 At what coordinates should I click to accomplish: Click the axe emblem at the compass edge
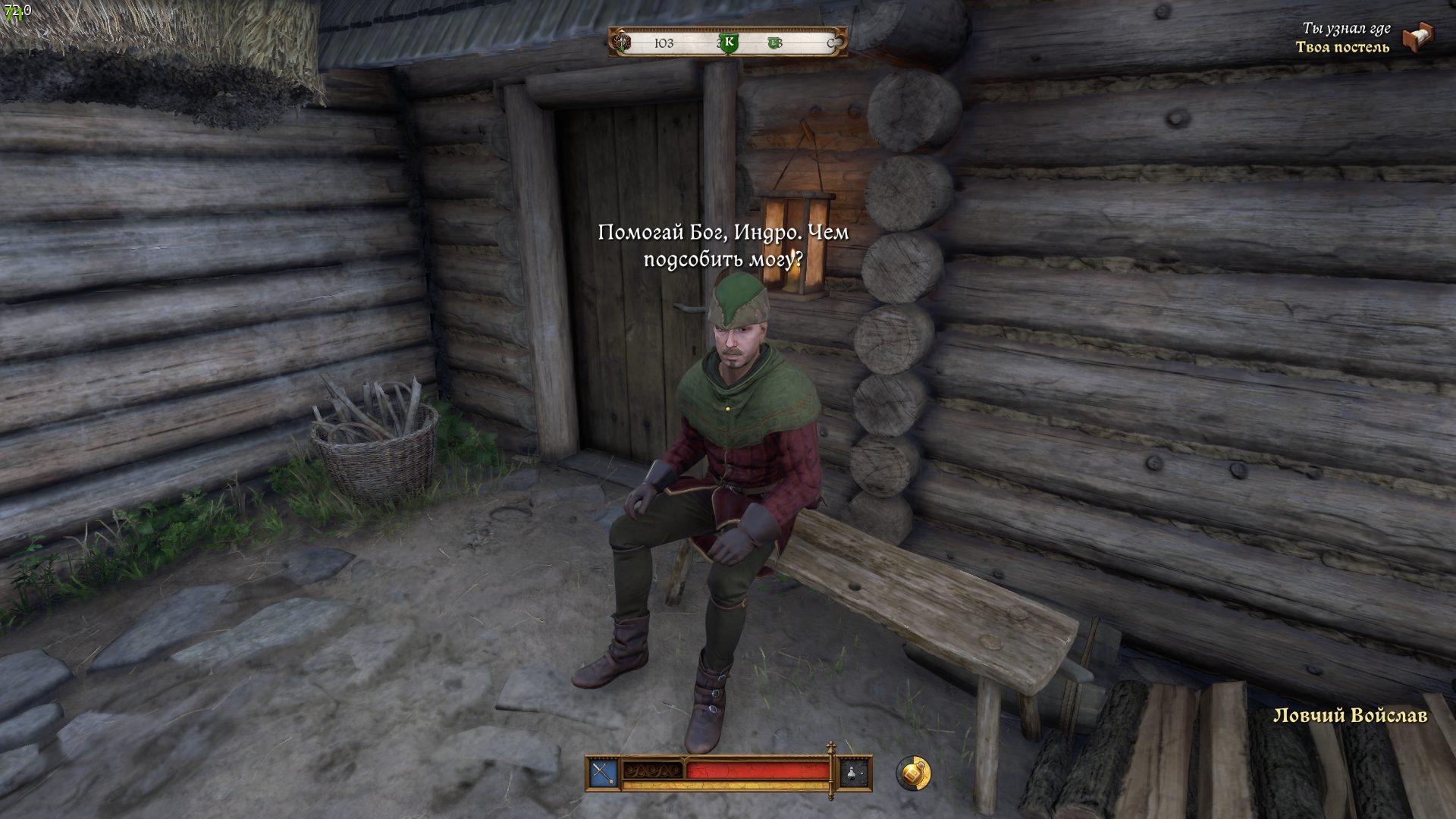[622, 42]
